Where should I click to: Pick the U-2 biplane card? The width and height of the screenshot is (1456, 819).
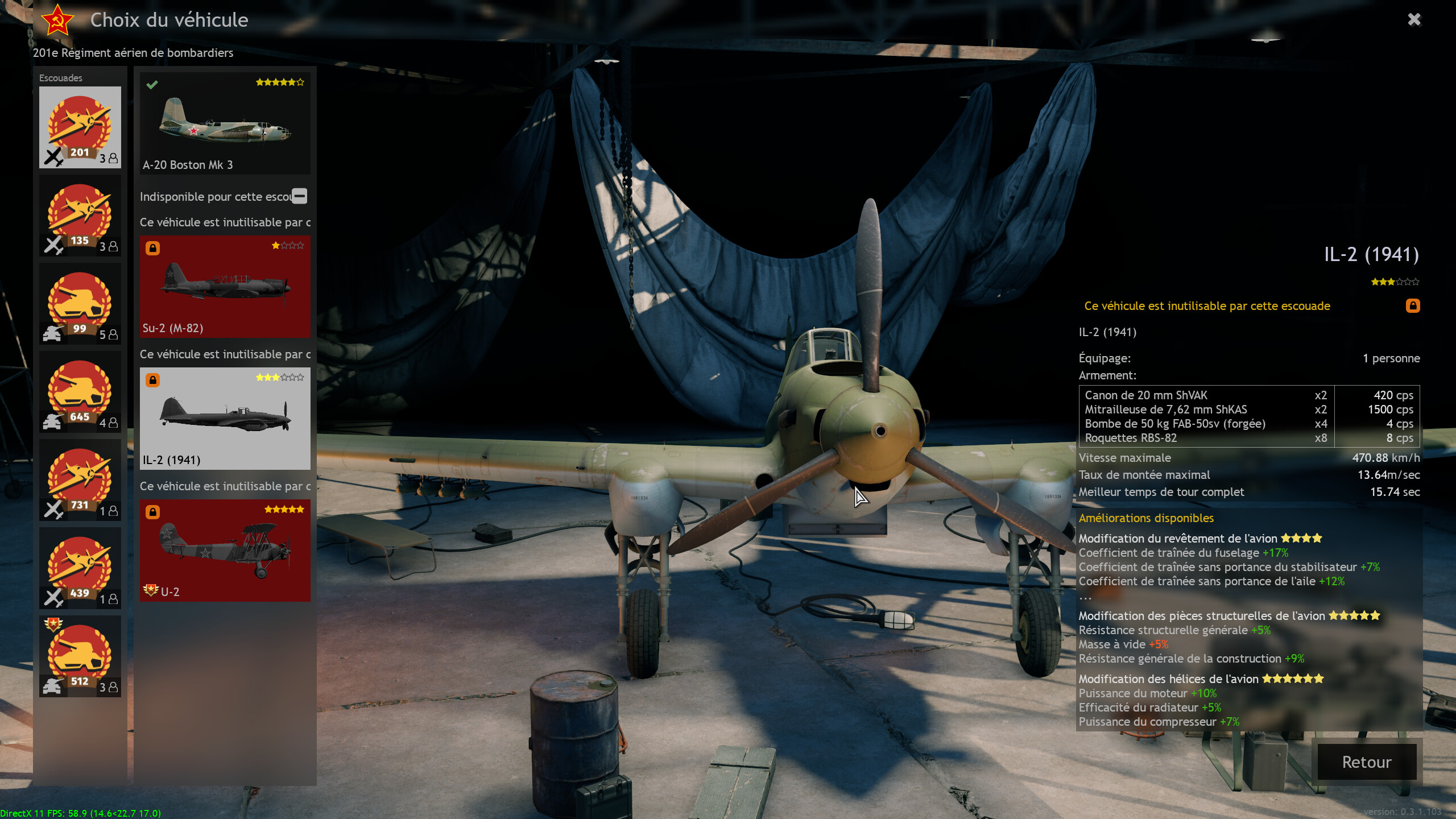[x=225, y=550]
